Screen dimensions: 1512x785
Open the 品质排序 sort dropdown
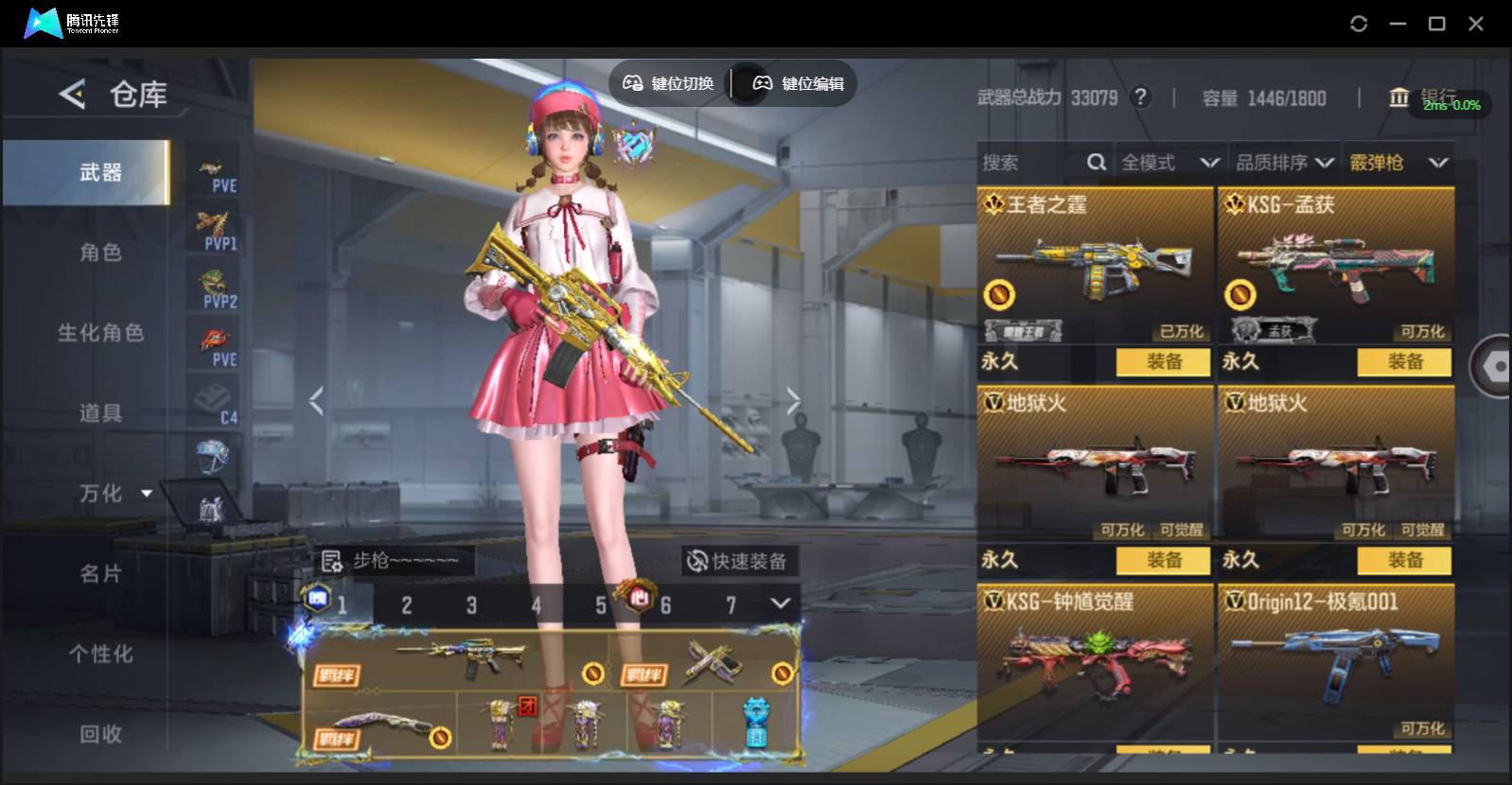[1285, 163]
